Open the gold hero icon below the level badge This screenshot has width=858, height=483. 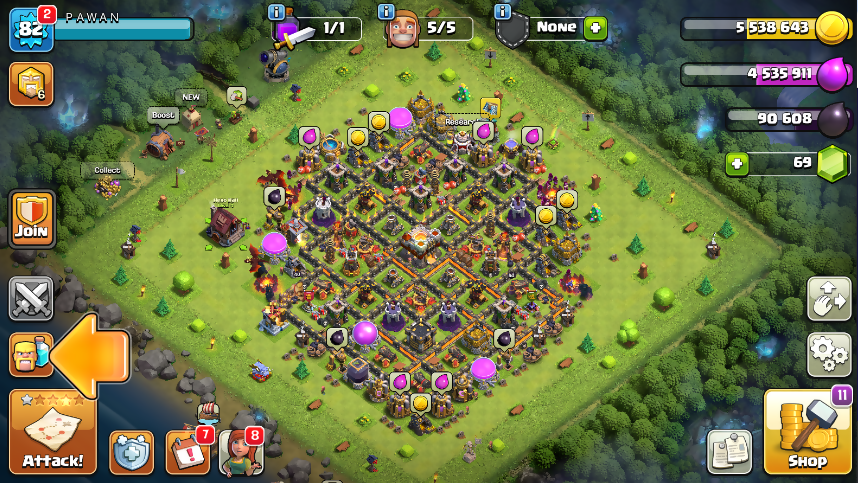click(30, 85)
